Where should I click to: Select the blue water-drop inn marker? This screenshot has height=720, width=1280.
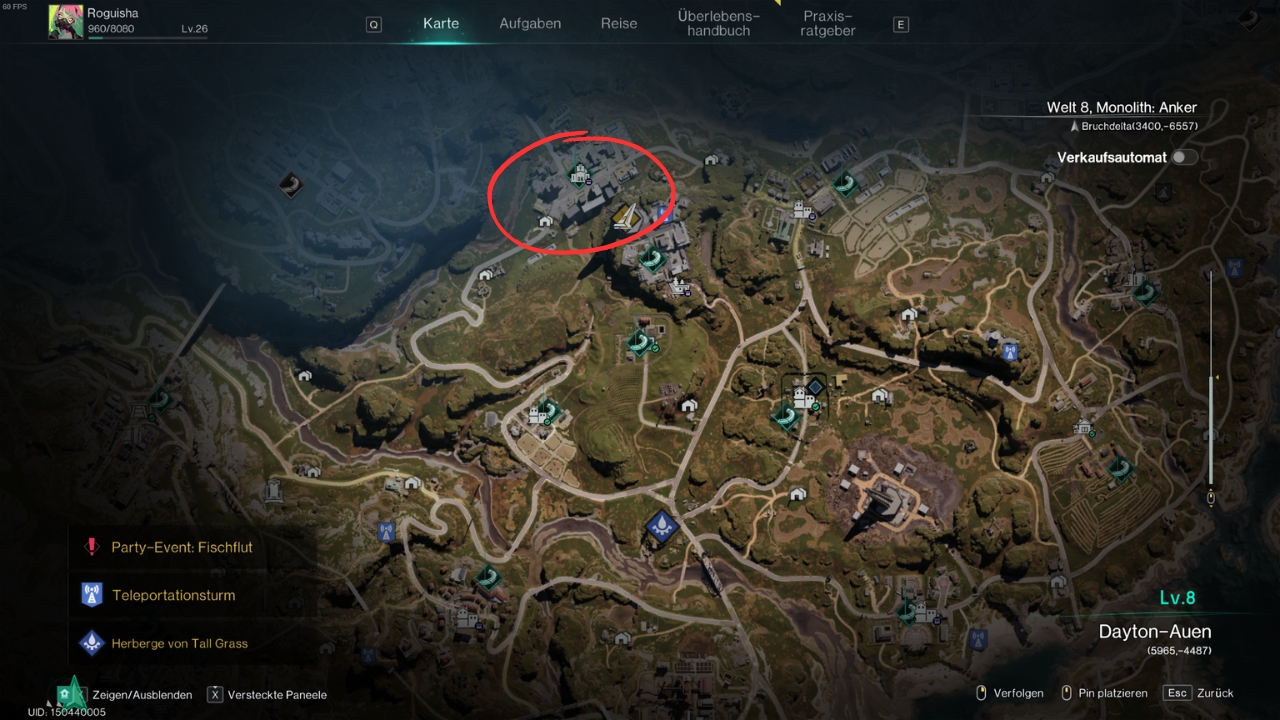click(x=661, y=524)
